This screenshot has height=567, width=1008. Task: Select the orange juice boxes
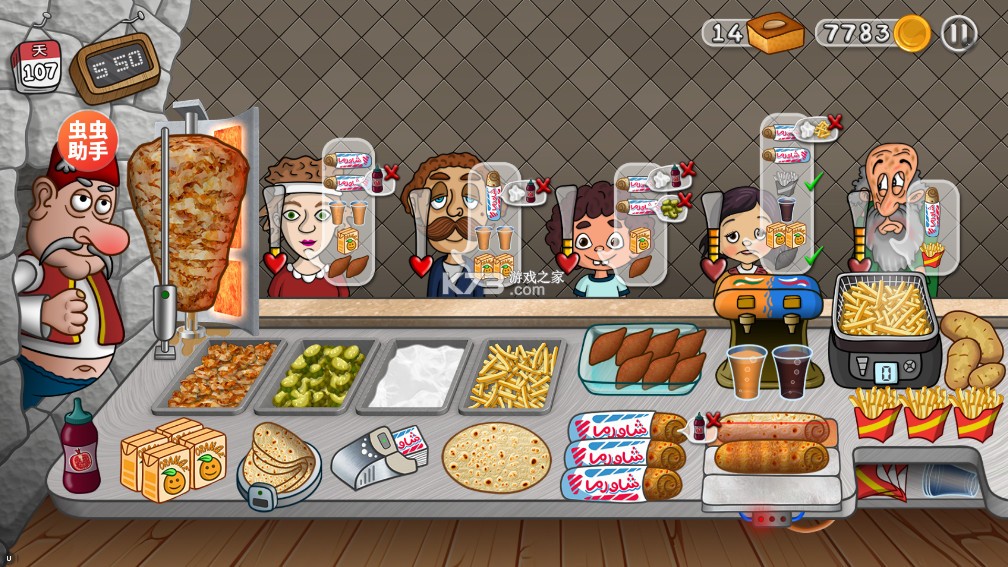(x=171, y=459)
